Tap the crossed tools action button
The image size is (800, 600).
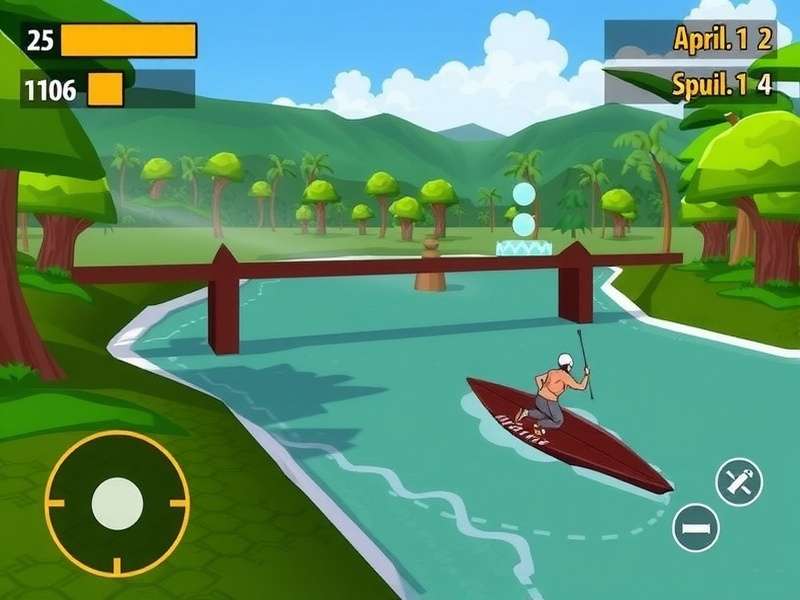tap(739, 482)
